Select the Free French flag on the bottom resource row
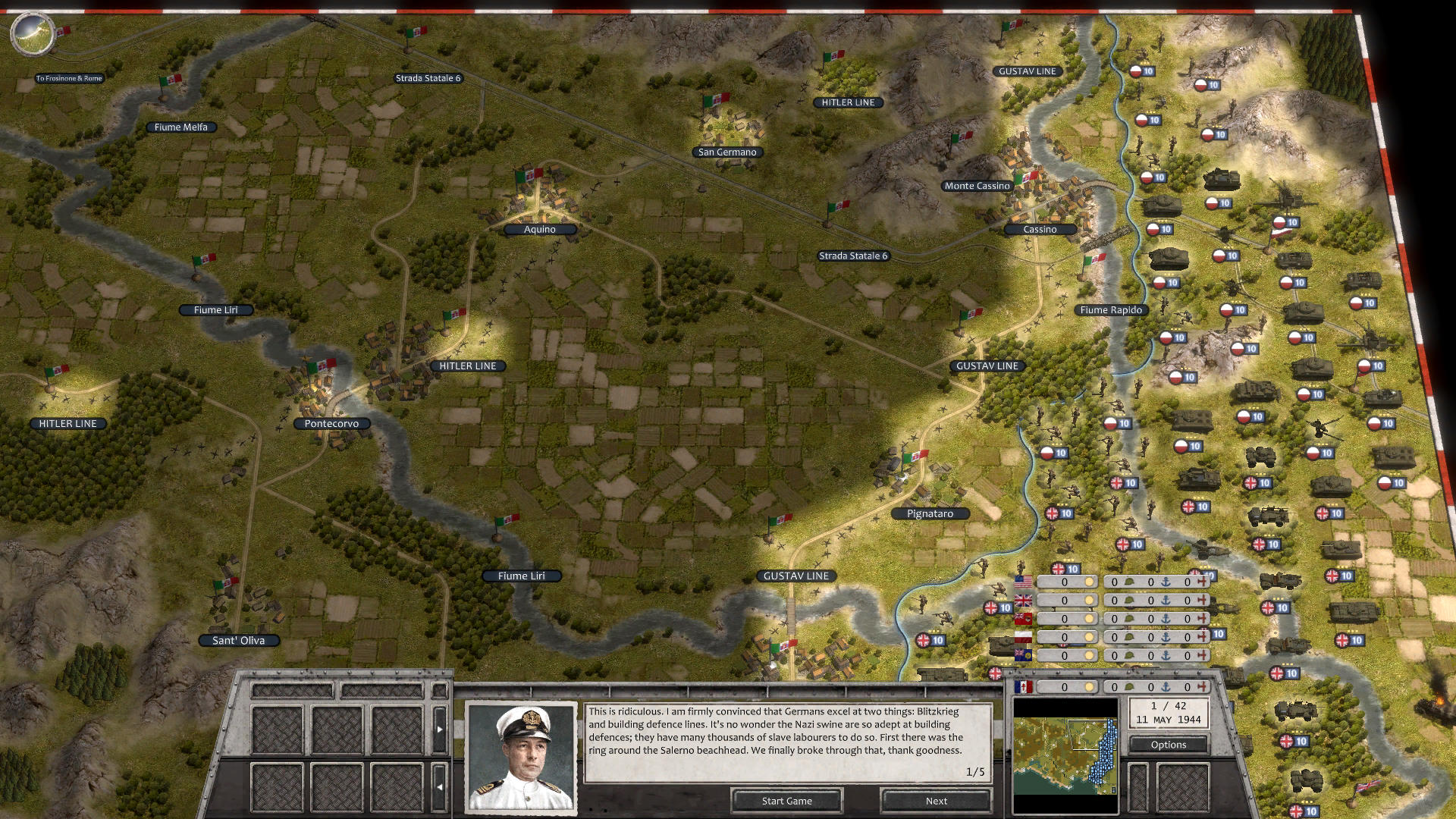This screenshot has width=1456, height=819. tap(1023, 687)
